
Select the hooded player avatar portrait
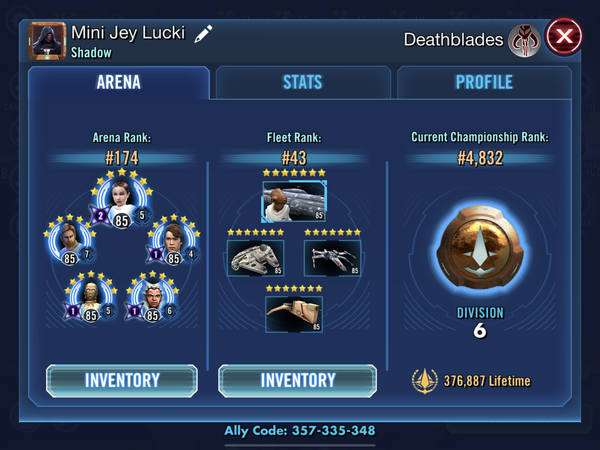click(46, 39)
